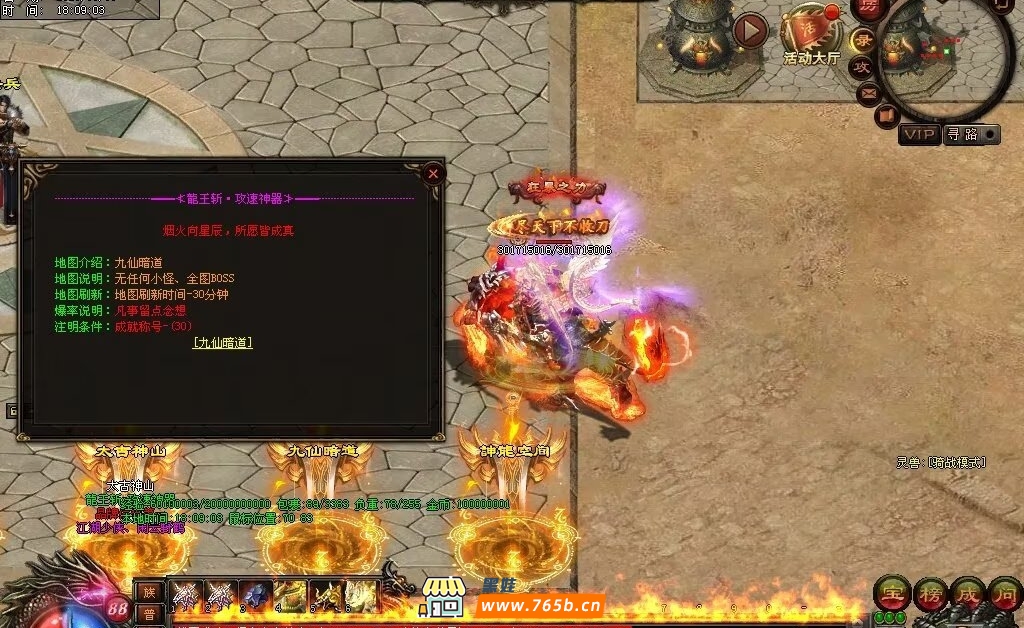Select the 普 chat channel button

point(148,613)
